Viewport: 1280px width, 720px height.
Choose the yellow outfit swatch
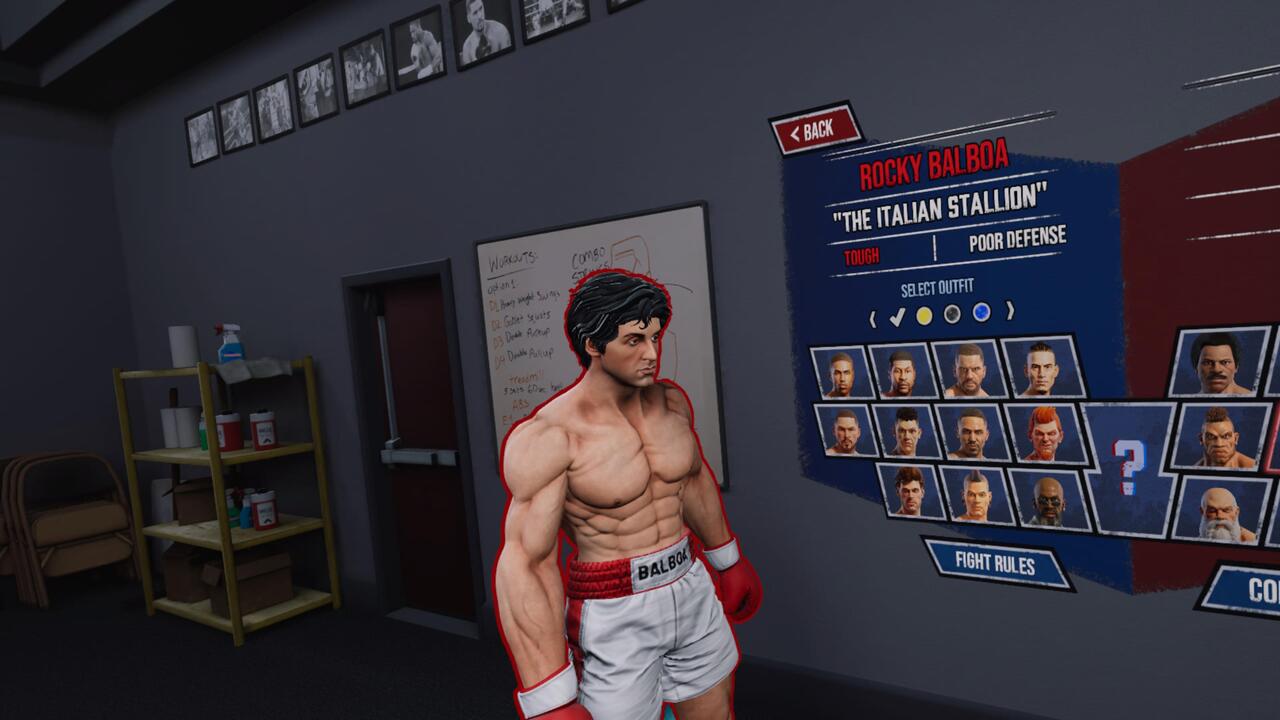point(924,316)
